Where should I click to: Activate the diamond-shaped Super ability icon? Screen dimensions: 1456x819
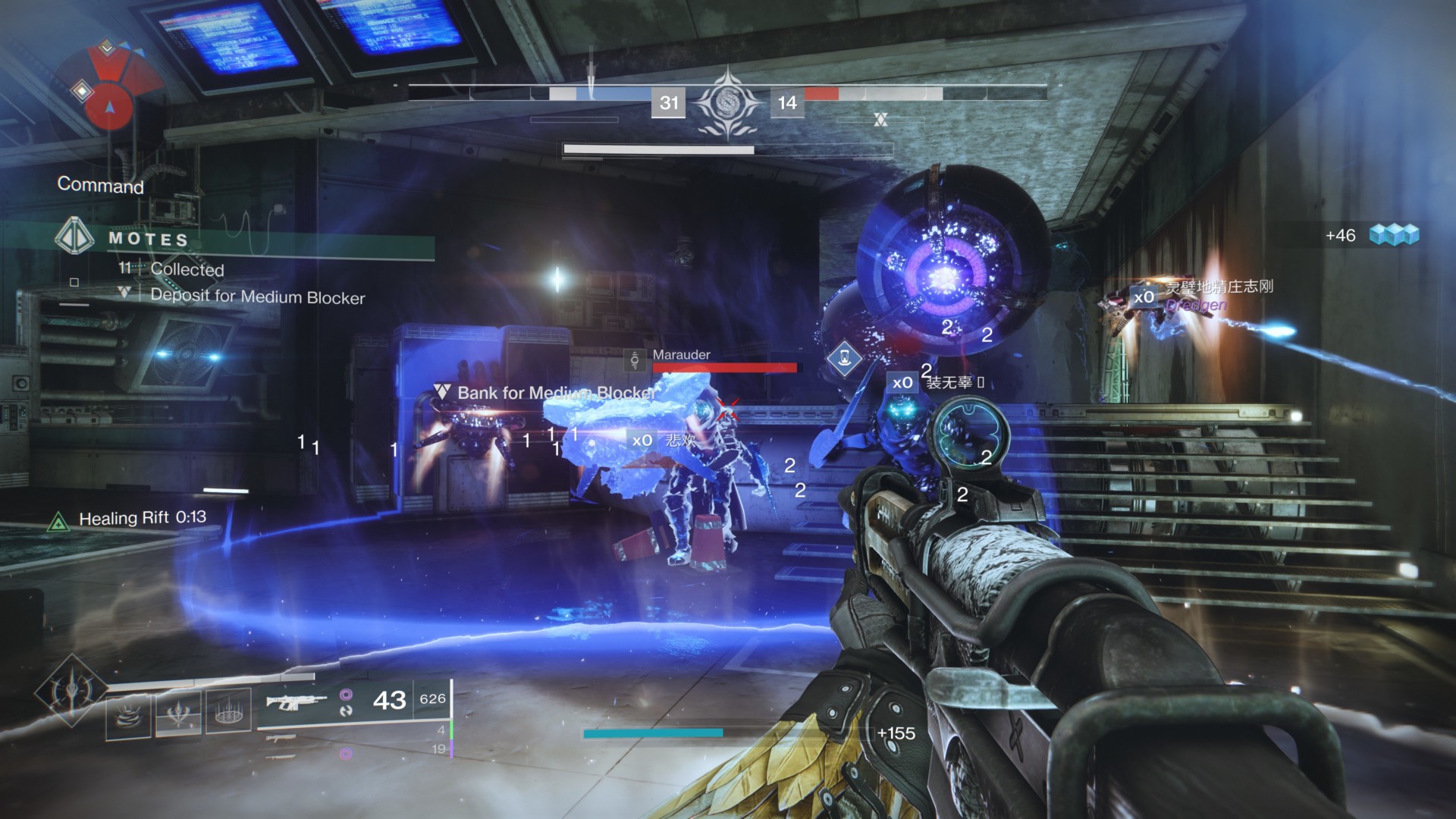coord(72,690)
